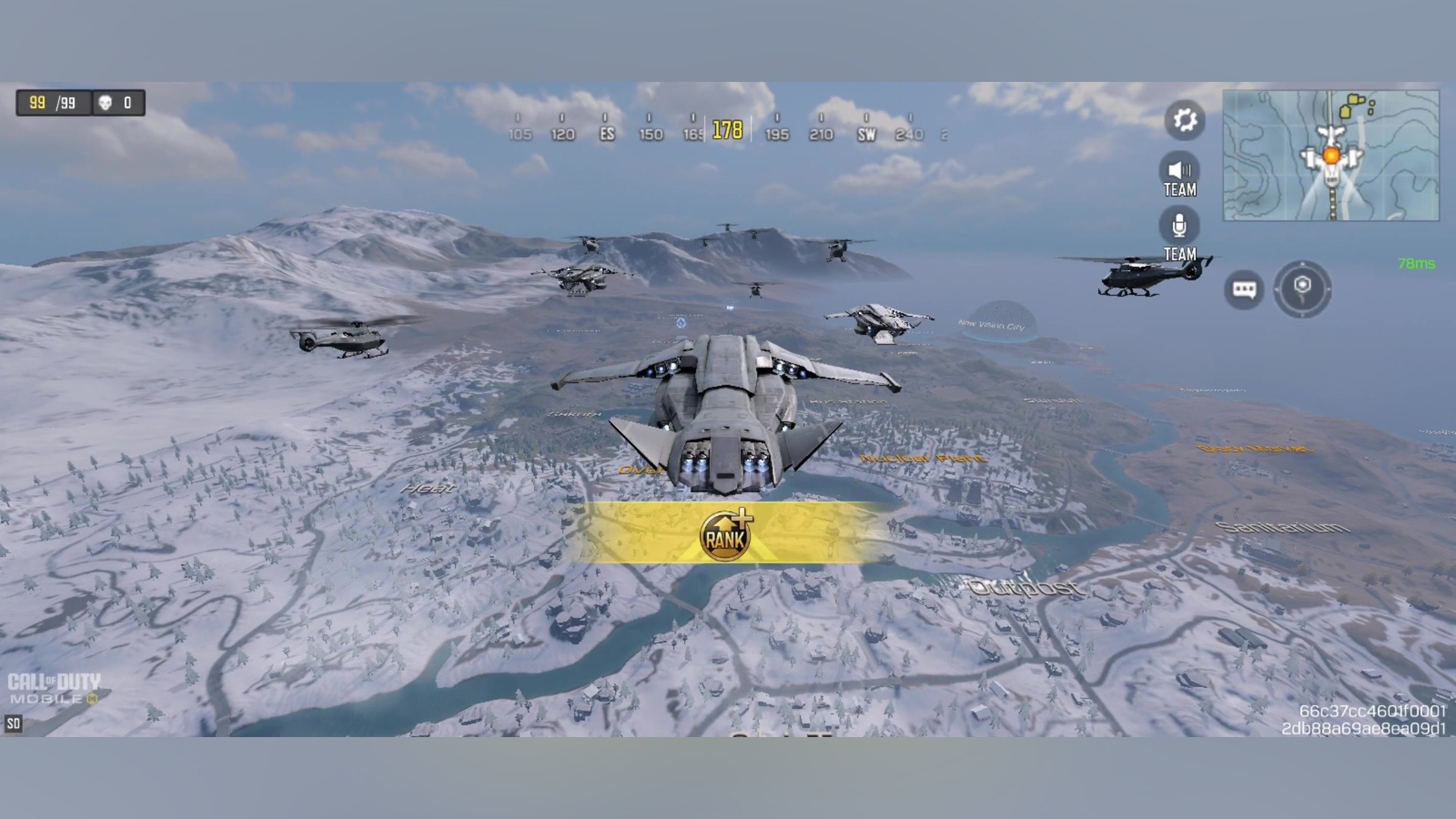Tap the location marker ping button
Image resolution: width=1456 pixels, height=819 pixels.
1302,288
